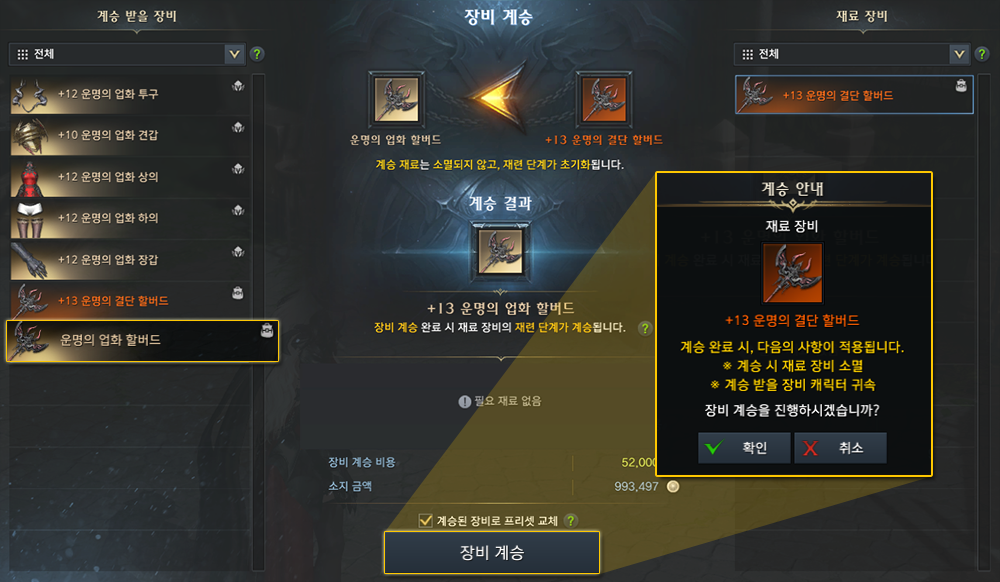Select +10 운명의 업화 견갑 row
Screen dimensions: 1000x582
(x=130, y=135)
